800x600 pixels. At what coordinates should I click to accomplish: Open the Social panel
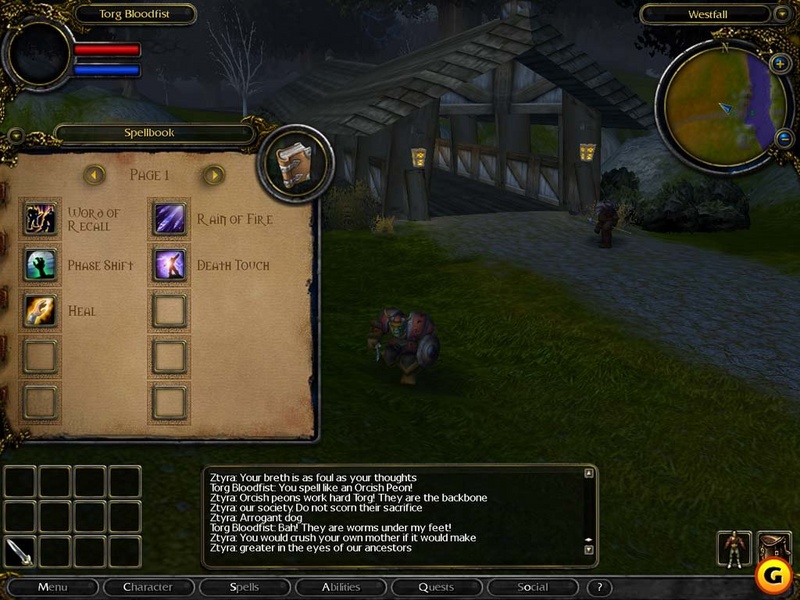coord(532,587)
